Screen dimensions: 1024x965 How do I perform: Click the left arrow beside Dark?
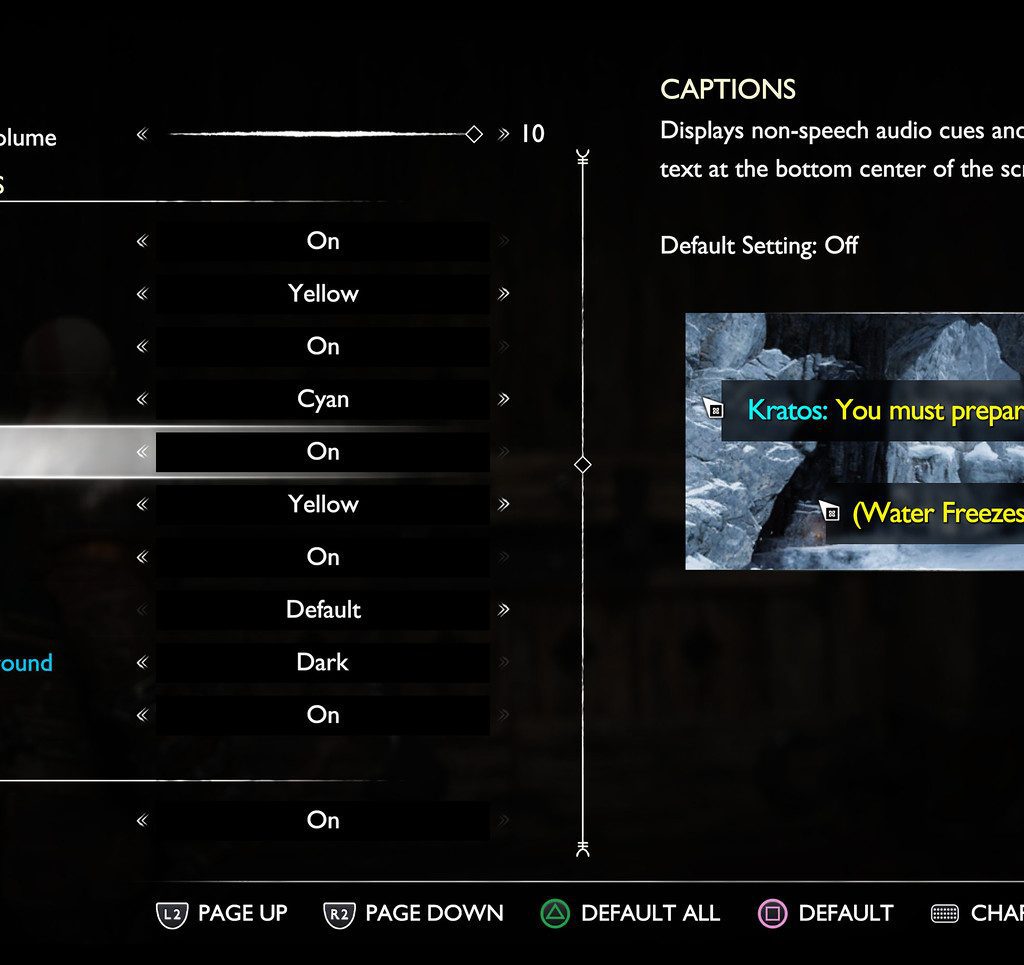pyautogui.click(x=142, y=662)
